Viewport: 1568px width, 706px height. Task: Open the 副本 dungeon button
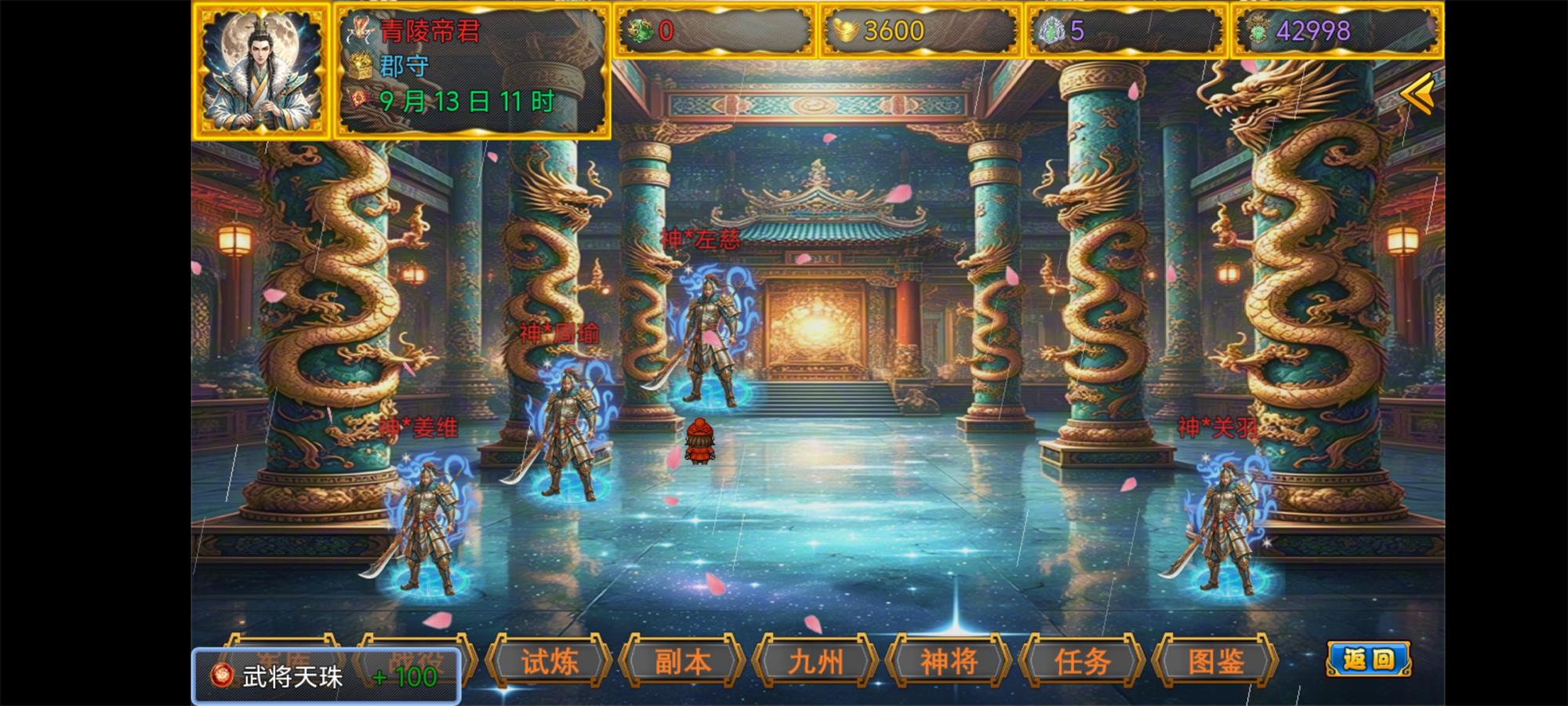coord(684,663)
